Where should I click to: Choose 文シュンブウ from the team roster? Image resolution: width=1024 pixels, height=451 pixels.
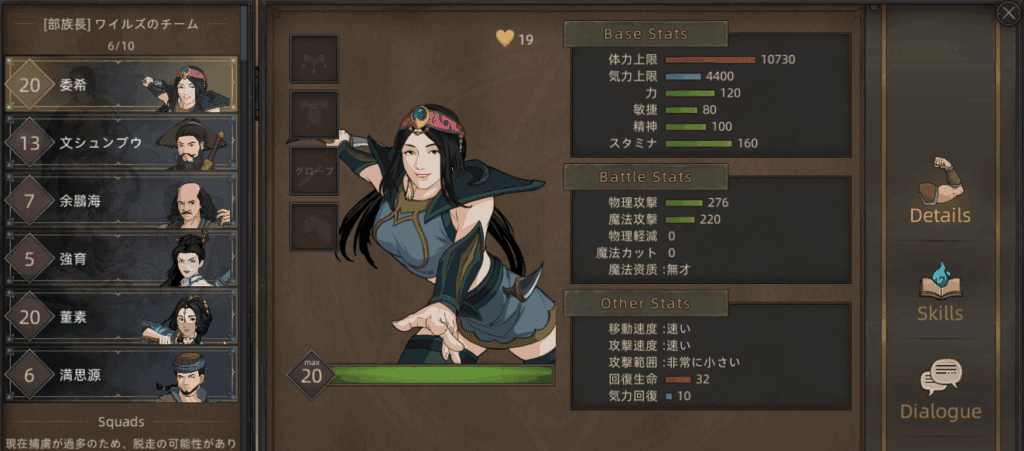[120, 143]
